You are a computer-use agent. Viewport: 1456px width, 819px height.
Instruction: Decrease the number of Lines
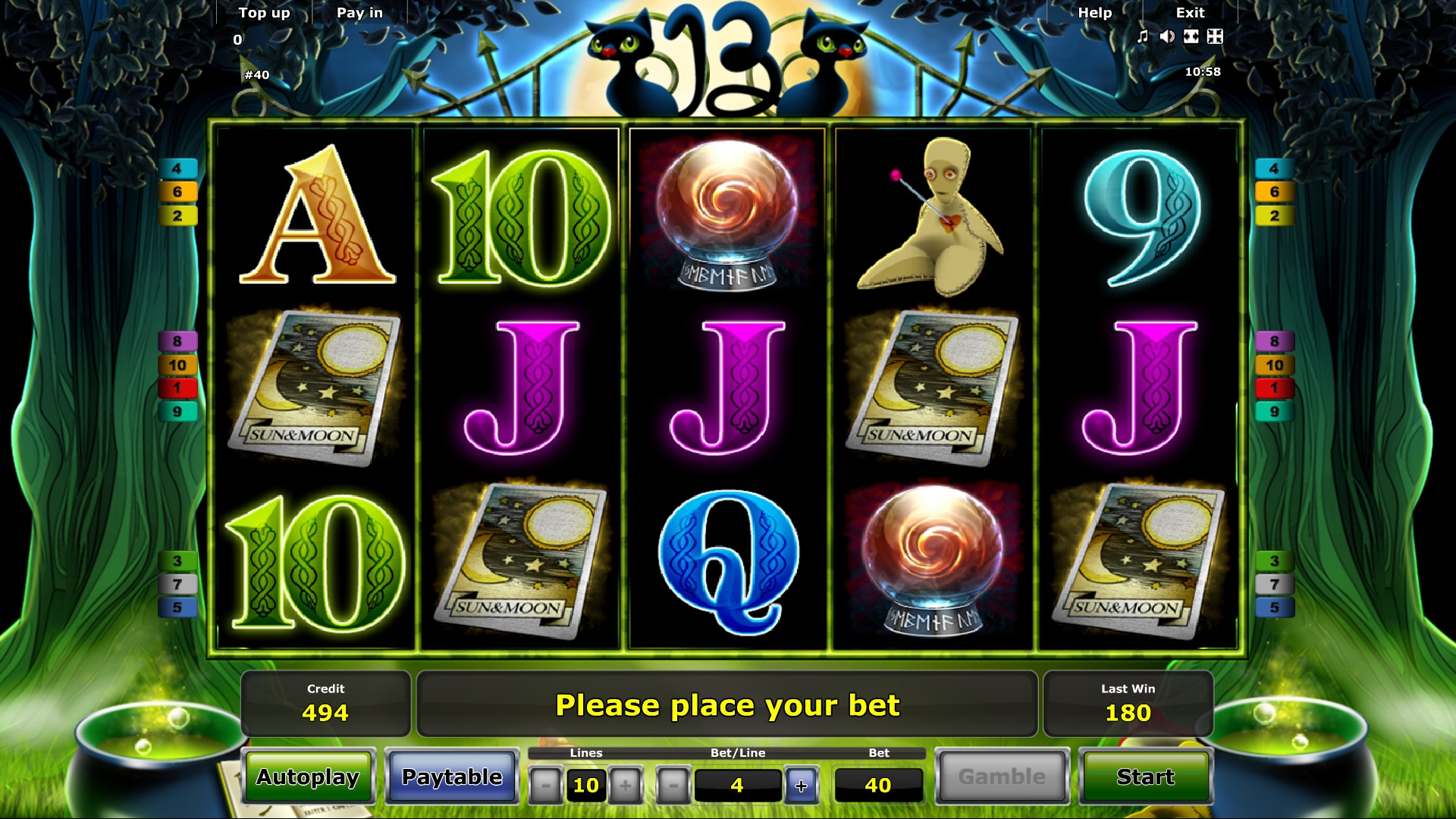545,786
